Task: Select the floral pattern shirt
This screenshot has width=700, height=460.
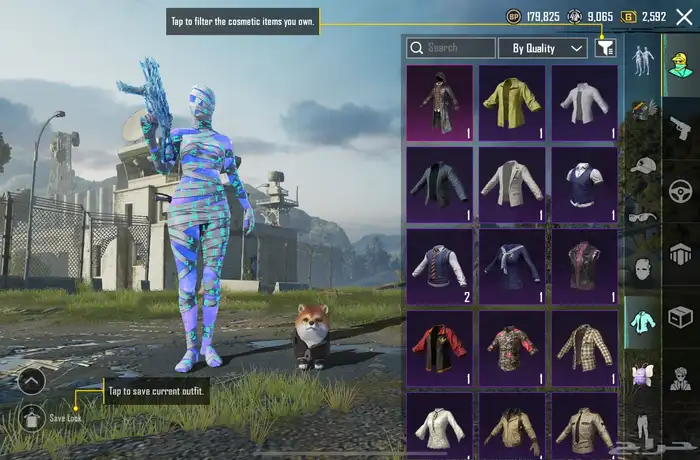Action: pyautogui.click(x=512, y=348)
